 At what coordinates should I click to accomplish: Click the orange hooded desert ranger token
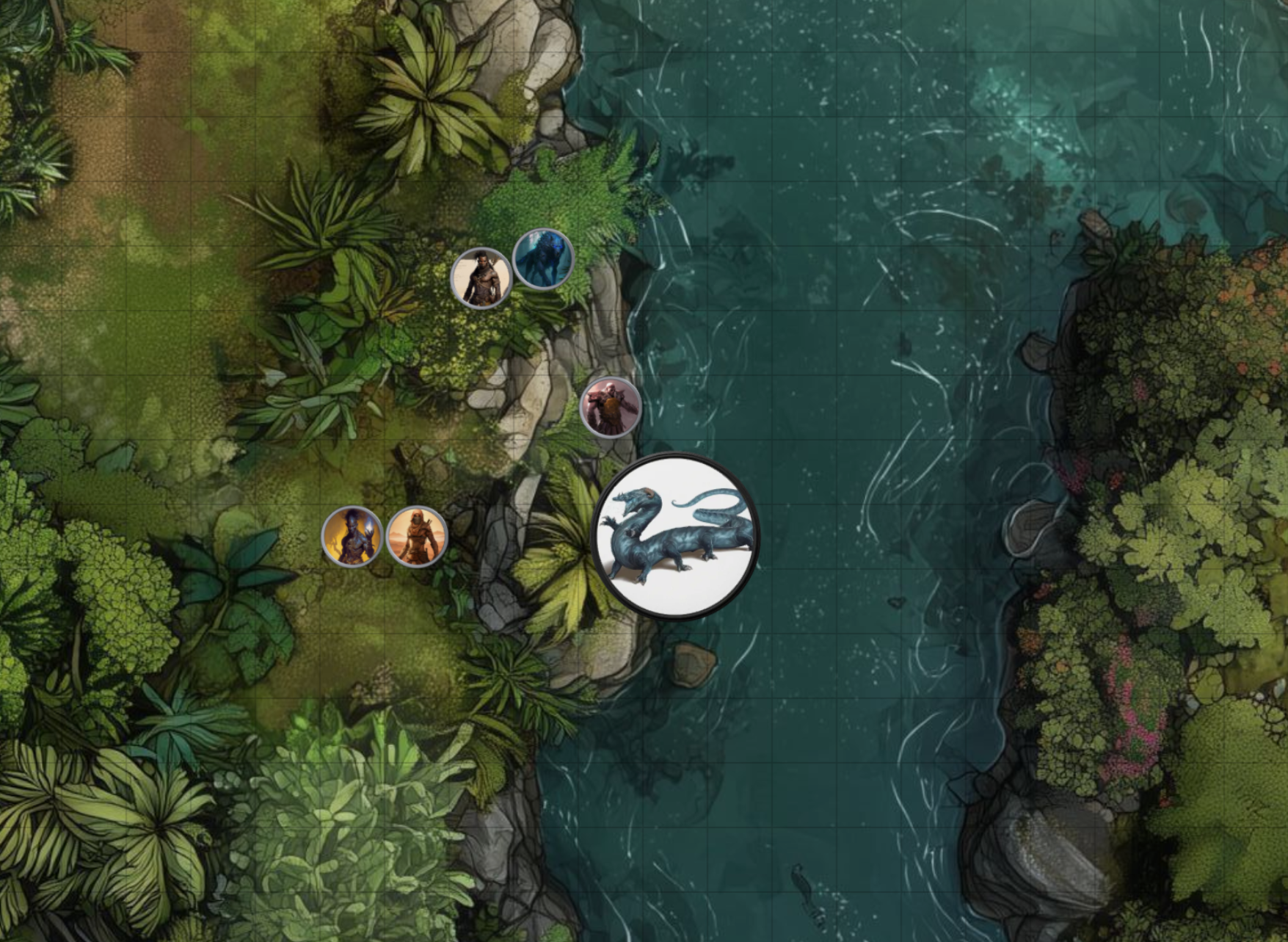(x=417, y=537)
